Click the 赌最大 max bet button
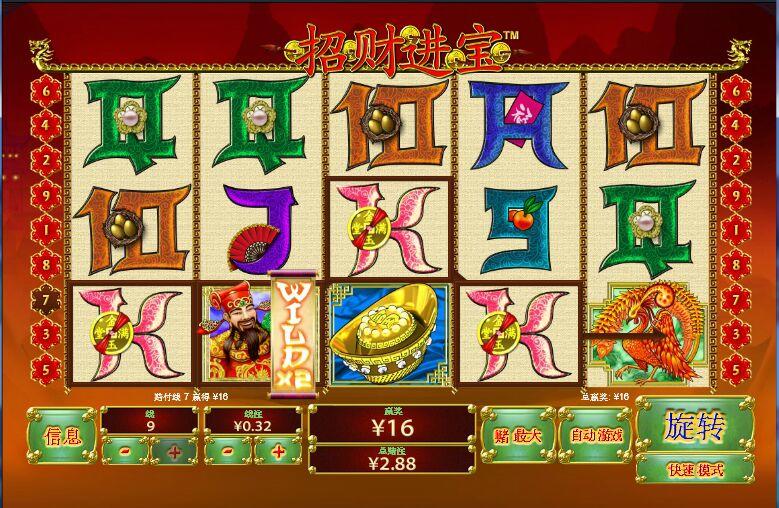The image size is (779, 508). [x=517, y=435]
